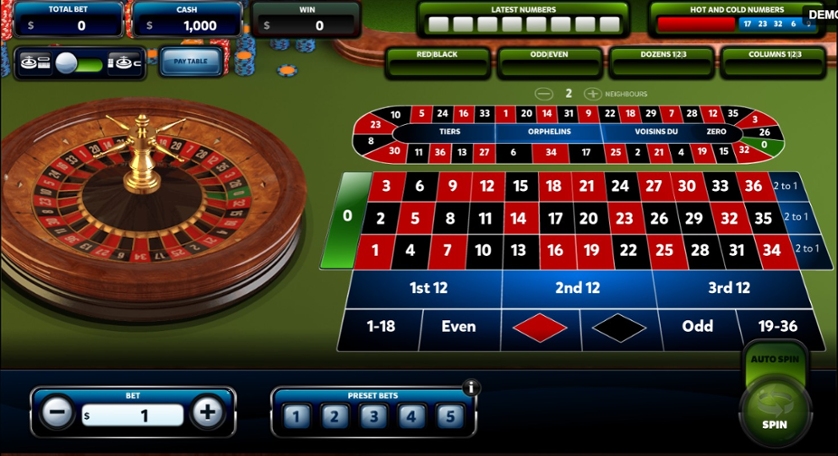Viewport: 838px width, 456px height.
Task: Bet on 19-36 high numbers
Action: tap(775, 327)
